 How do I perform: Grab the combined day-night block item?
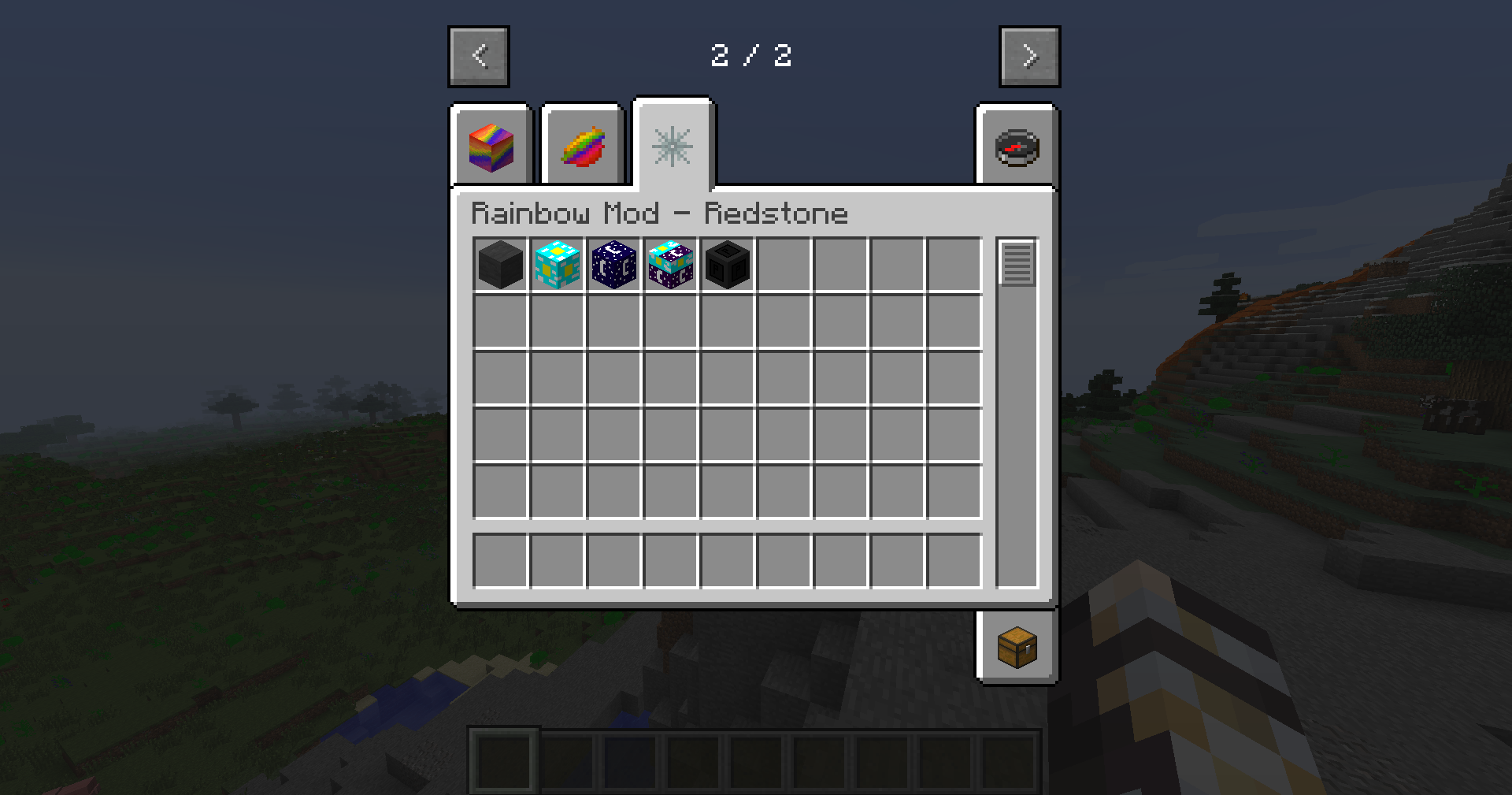(x=671, y=264)
